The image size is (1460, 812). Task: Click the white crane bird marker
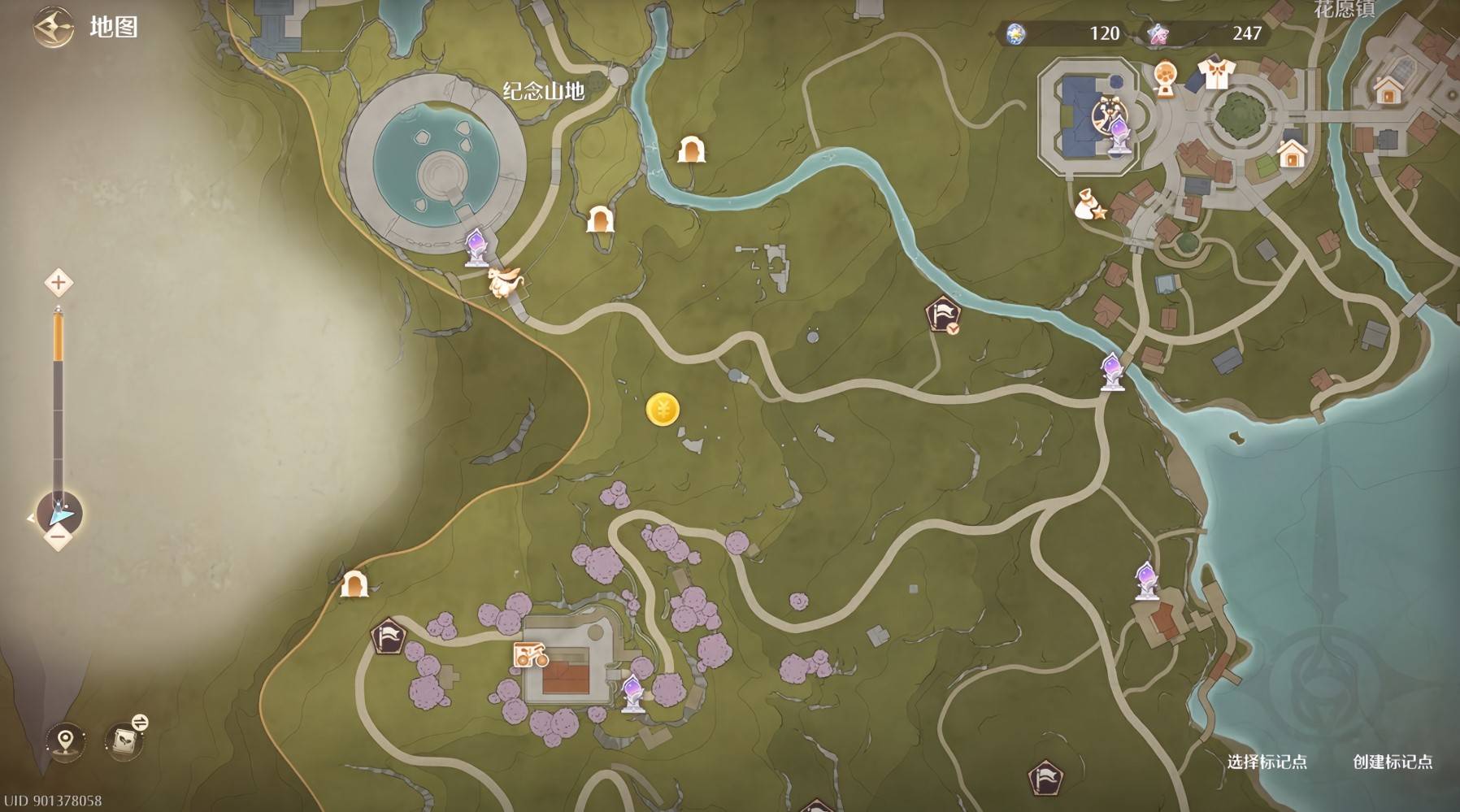(505, 282)
